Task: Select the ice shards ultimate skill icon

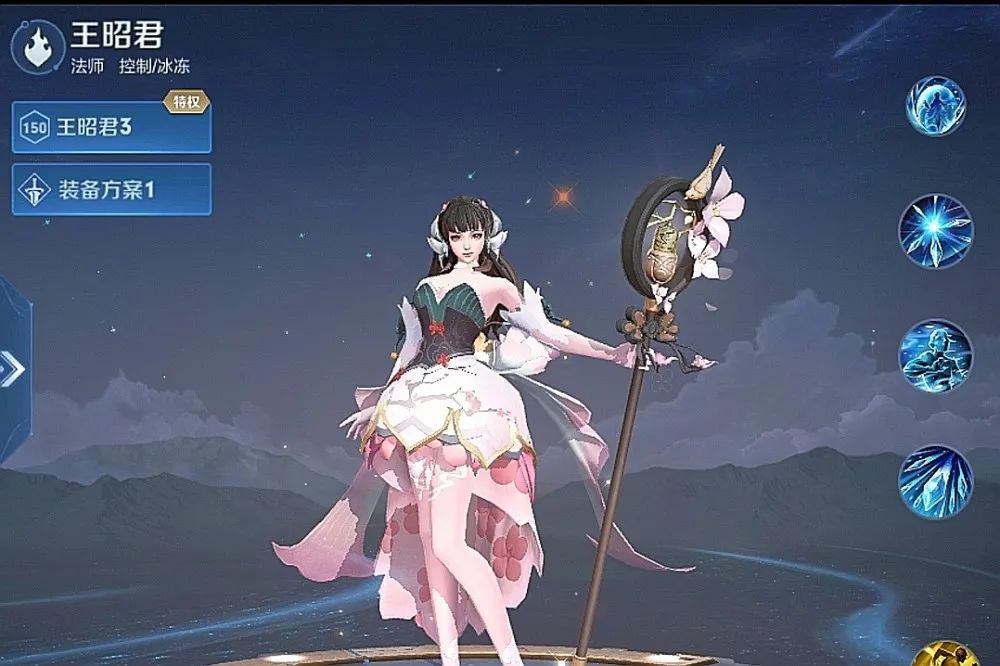Action: [x=935, y=482]
